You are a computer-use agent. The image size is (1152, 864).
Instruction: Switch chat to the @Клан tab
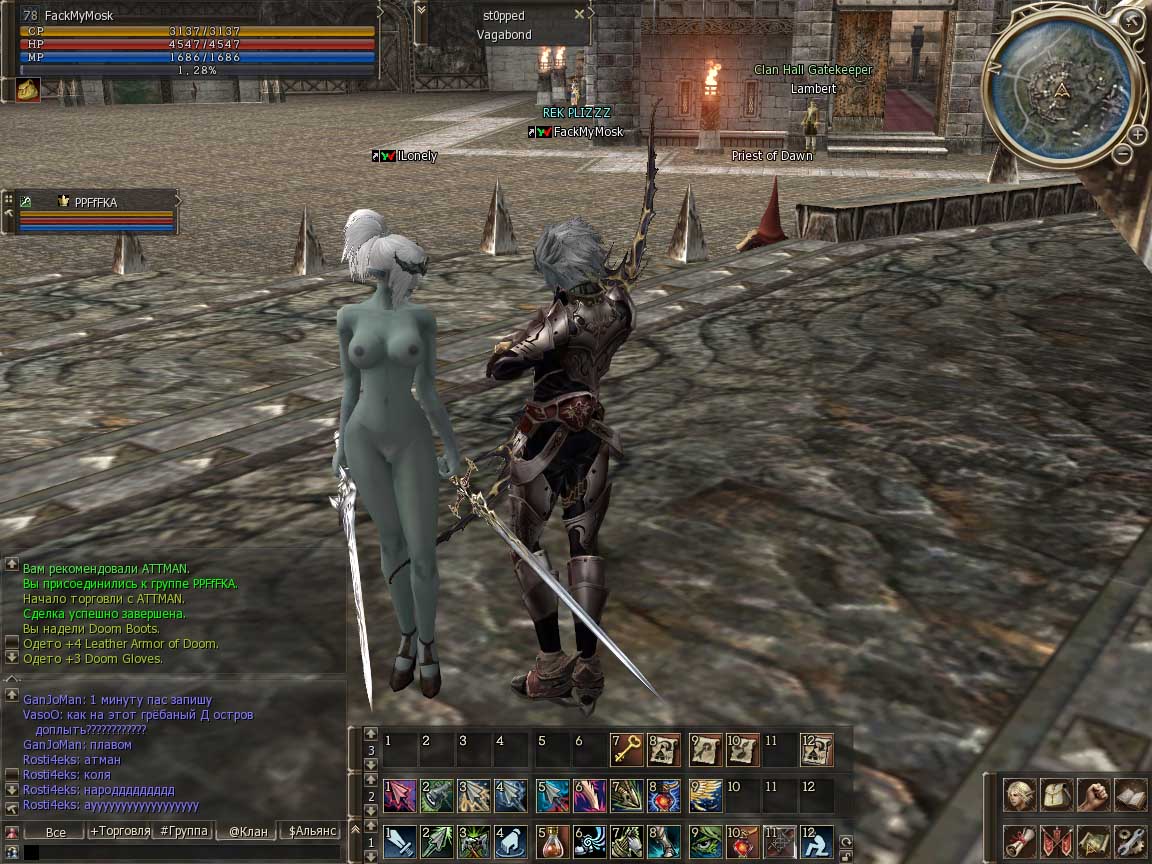(248, 831)
